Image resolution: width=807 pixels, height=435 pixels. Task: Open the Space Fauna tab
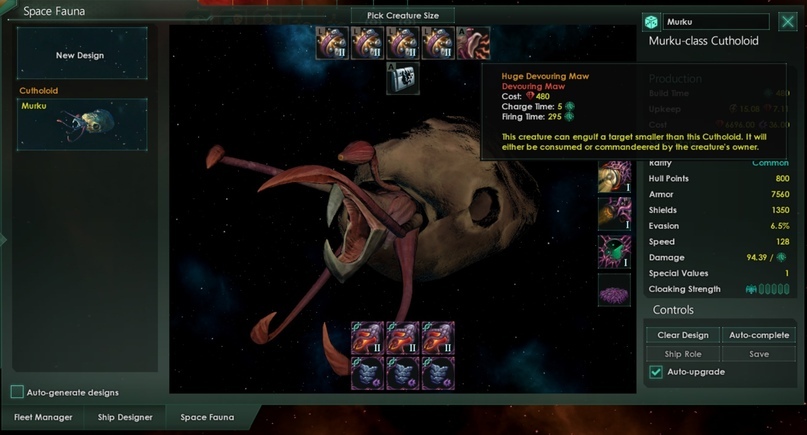pyautogui.click(x=208, y=417)
